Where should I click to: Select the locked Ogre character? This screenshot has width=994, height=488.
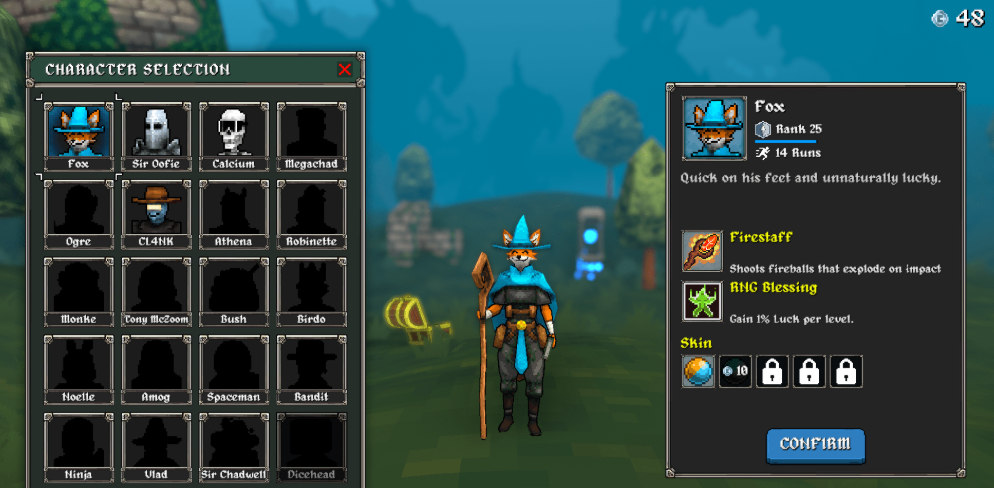coord(78,212)
